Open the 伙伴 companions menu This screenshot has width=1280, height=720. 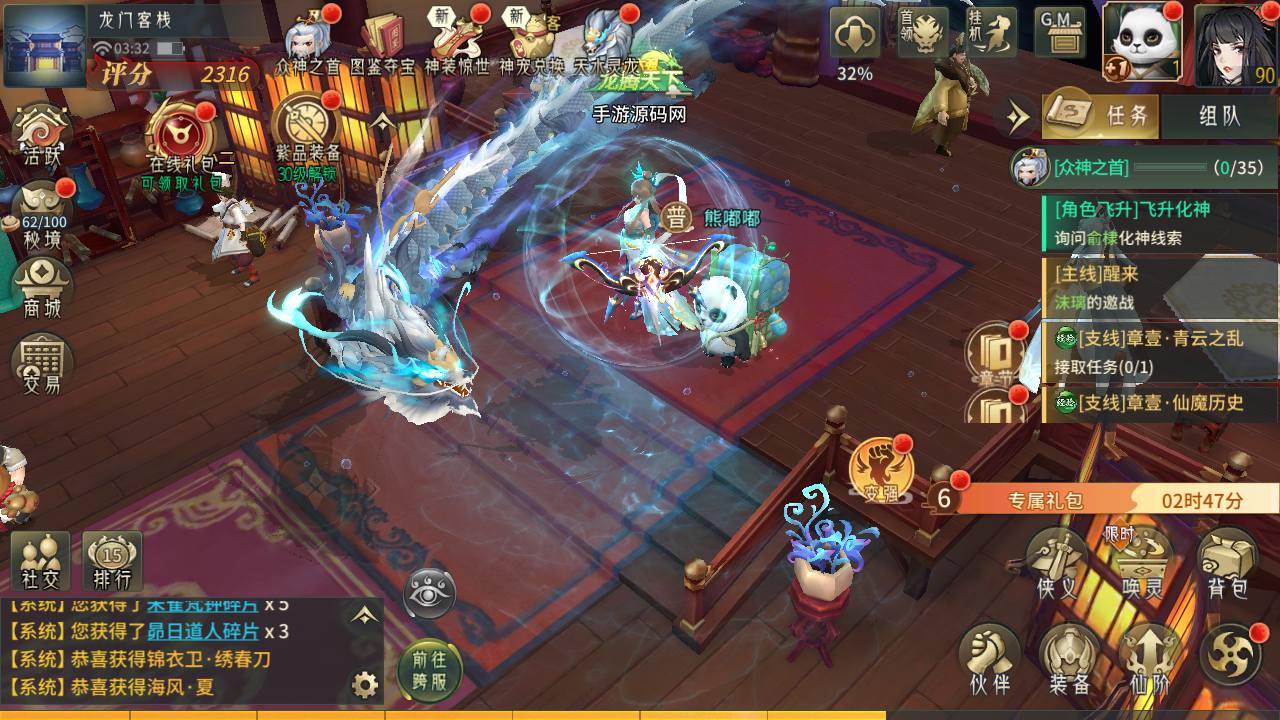[989, 658]
